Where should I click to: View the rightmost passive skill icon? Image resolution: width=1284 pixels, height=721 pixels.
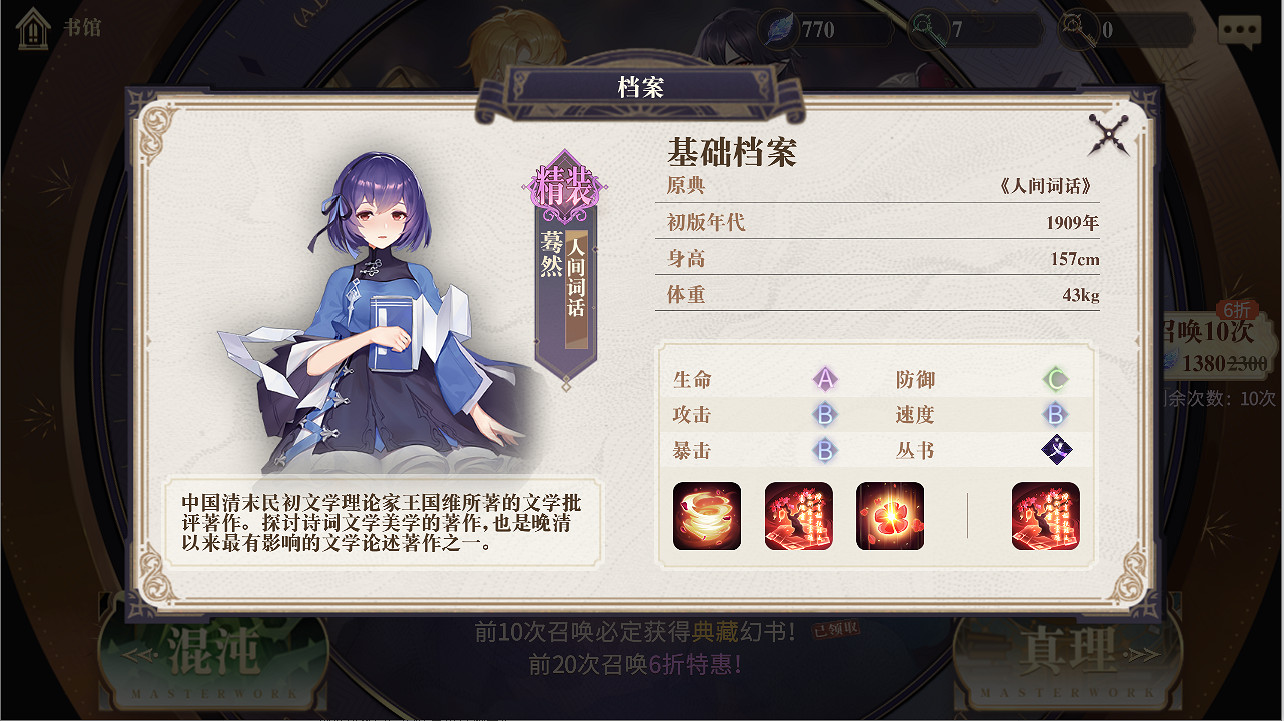[x=1044, y=517]
